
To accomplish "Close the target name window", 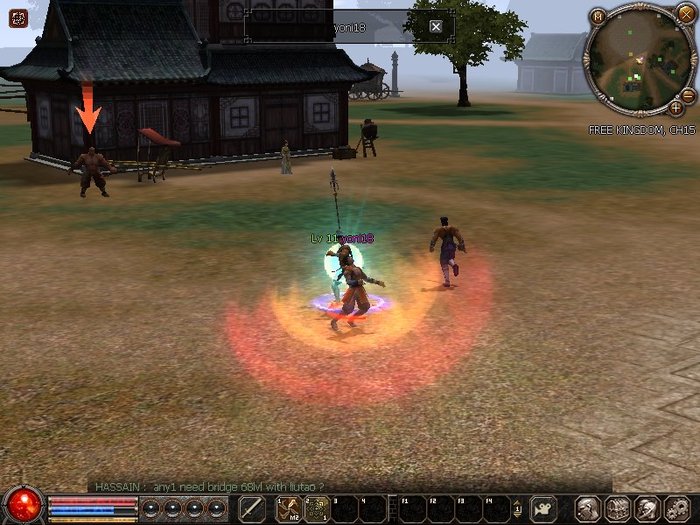I will click(x=436, y=27).
